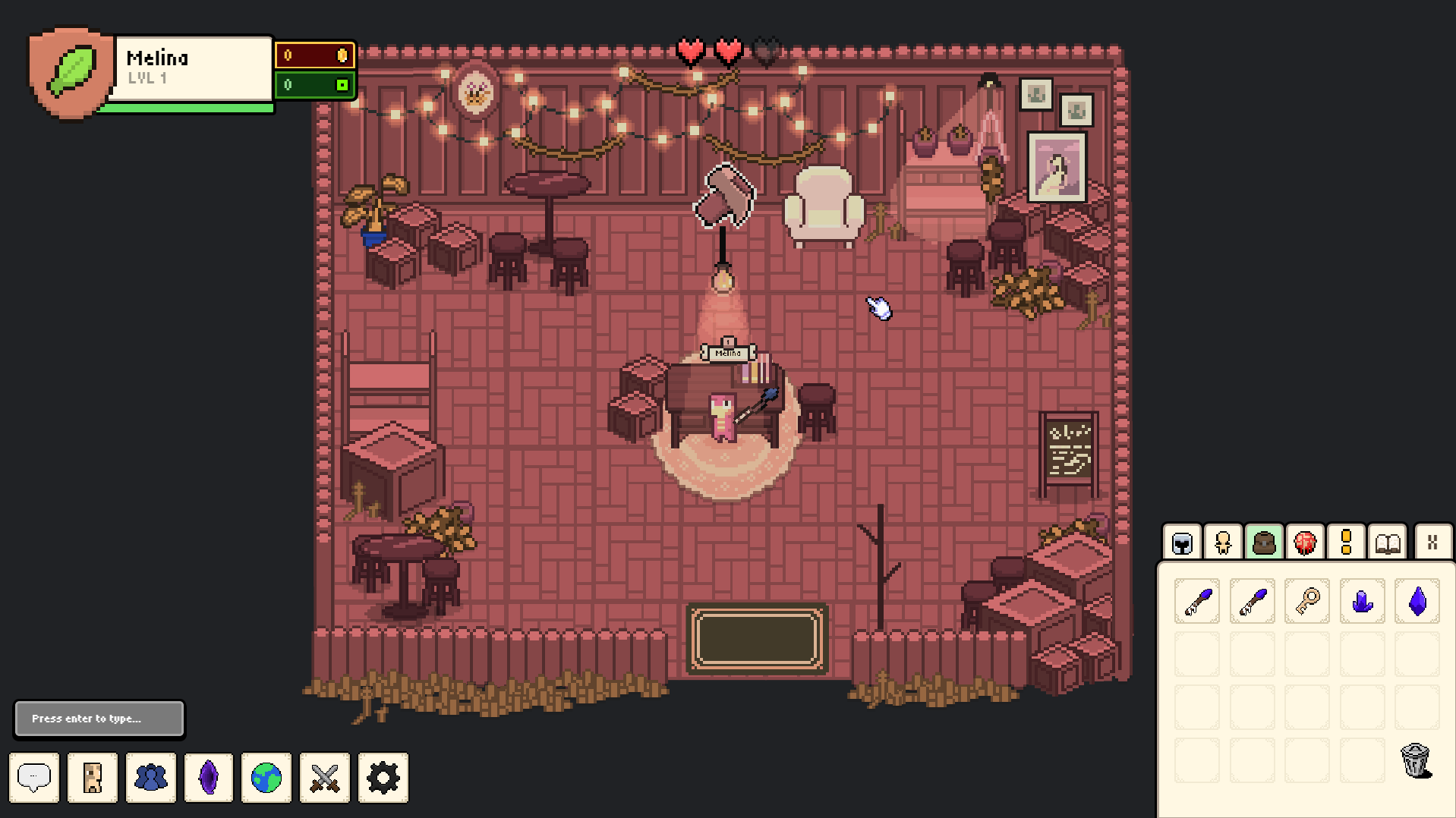This screenshot has height=818, width=1456.
Task: Switch to the character figure tab
Action: (x=1223, y=543)
